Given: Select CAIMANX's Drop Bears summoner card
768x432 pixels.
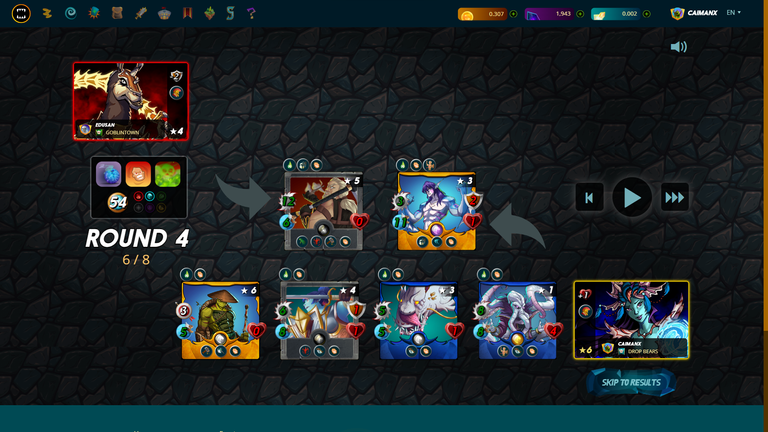Looking at the screenshot, I should (631, 319).
